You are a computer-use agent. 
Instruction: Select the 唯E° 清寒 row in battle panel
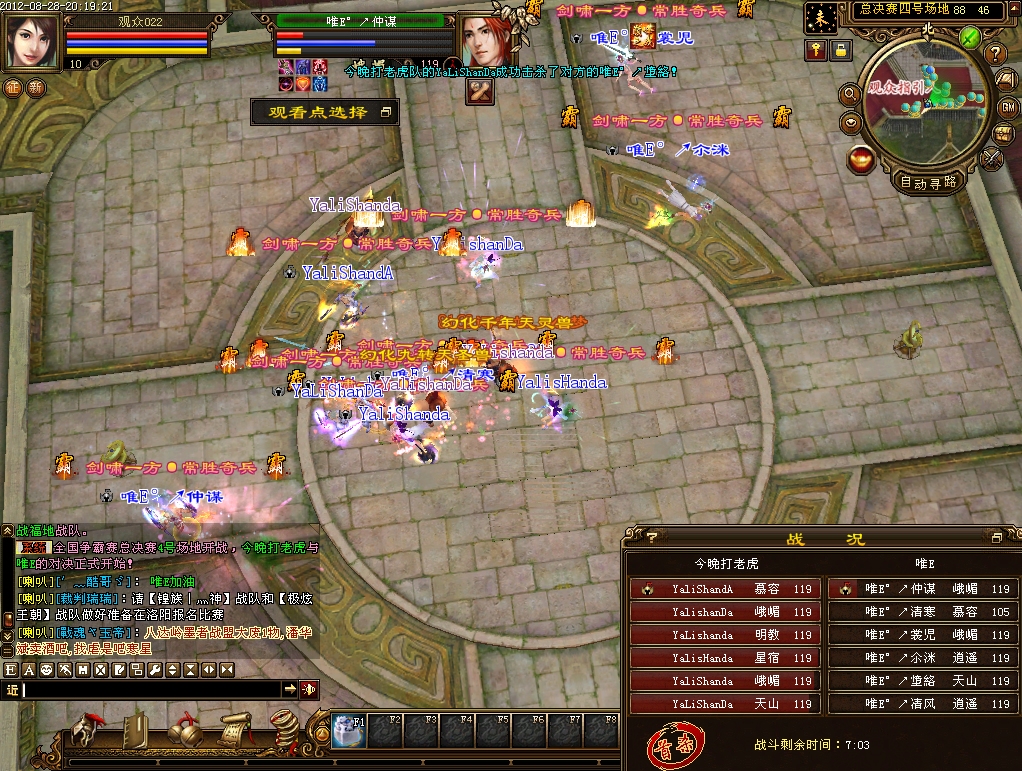tap(922, 612)
